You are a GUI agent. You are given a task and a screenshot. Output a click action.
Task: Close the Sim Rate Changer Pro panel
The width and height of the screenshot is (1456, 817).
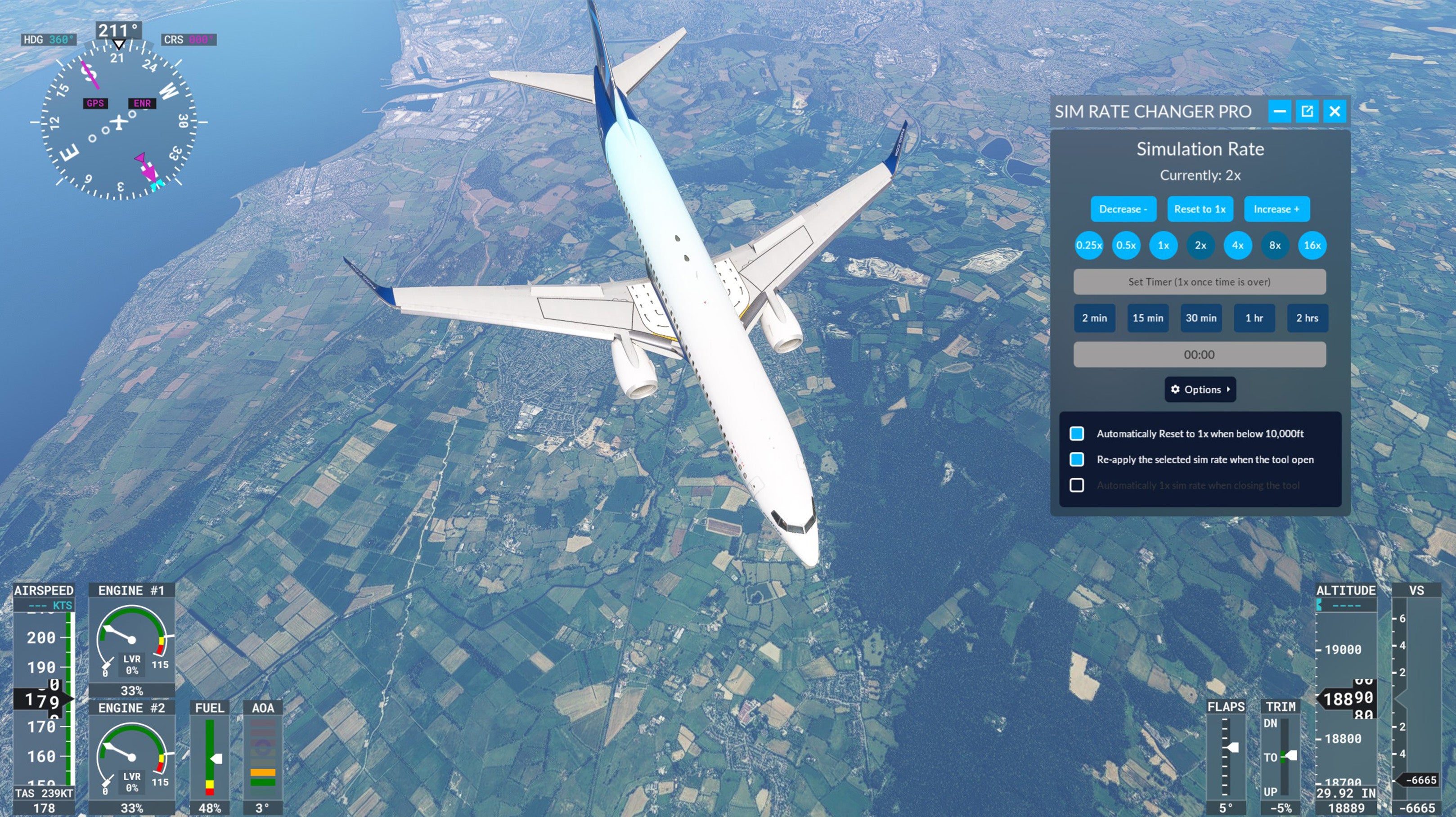point(1335,111)
